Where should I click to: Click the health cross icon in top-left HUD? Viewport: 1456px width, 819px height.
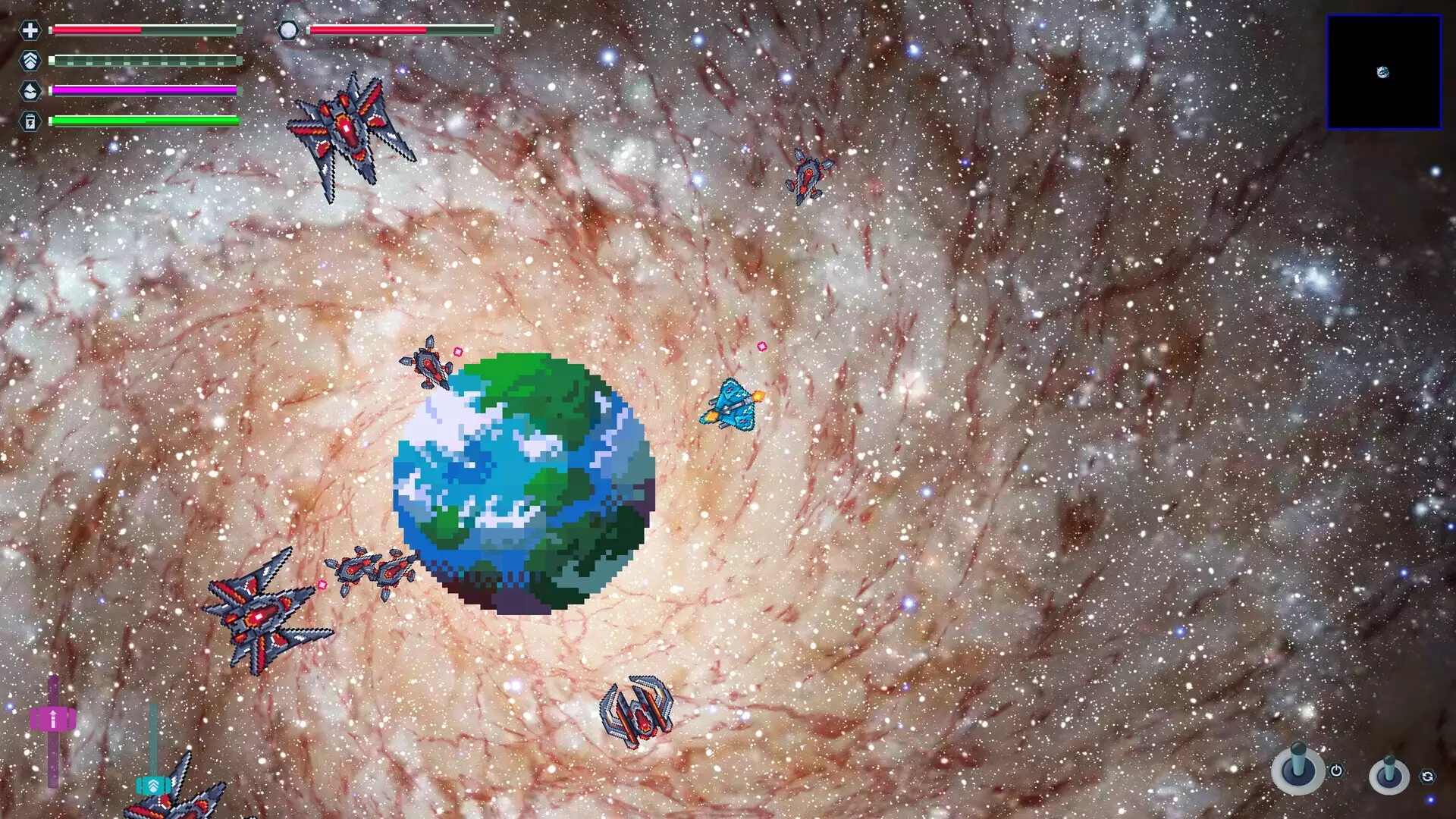click(x=30, y=32)
